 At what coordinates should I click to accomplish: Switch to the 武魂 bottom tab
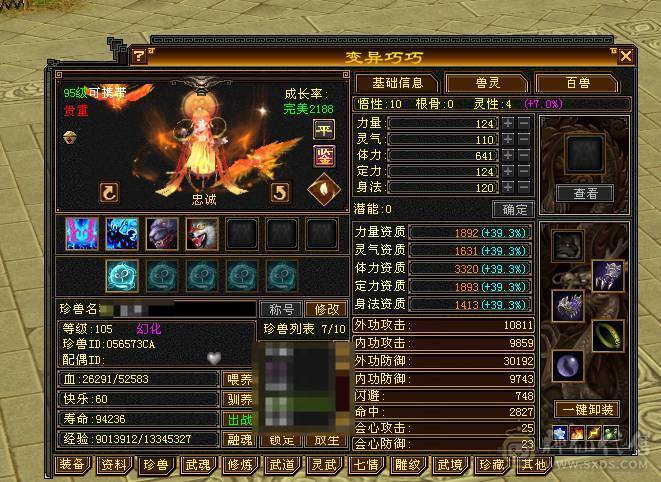[197, 465]
